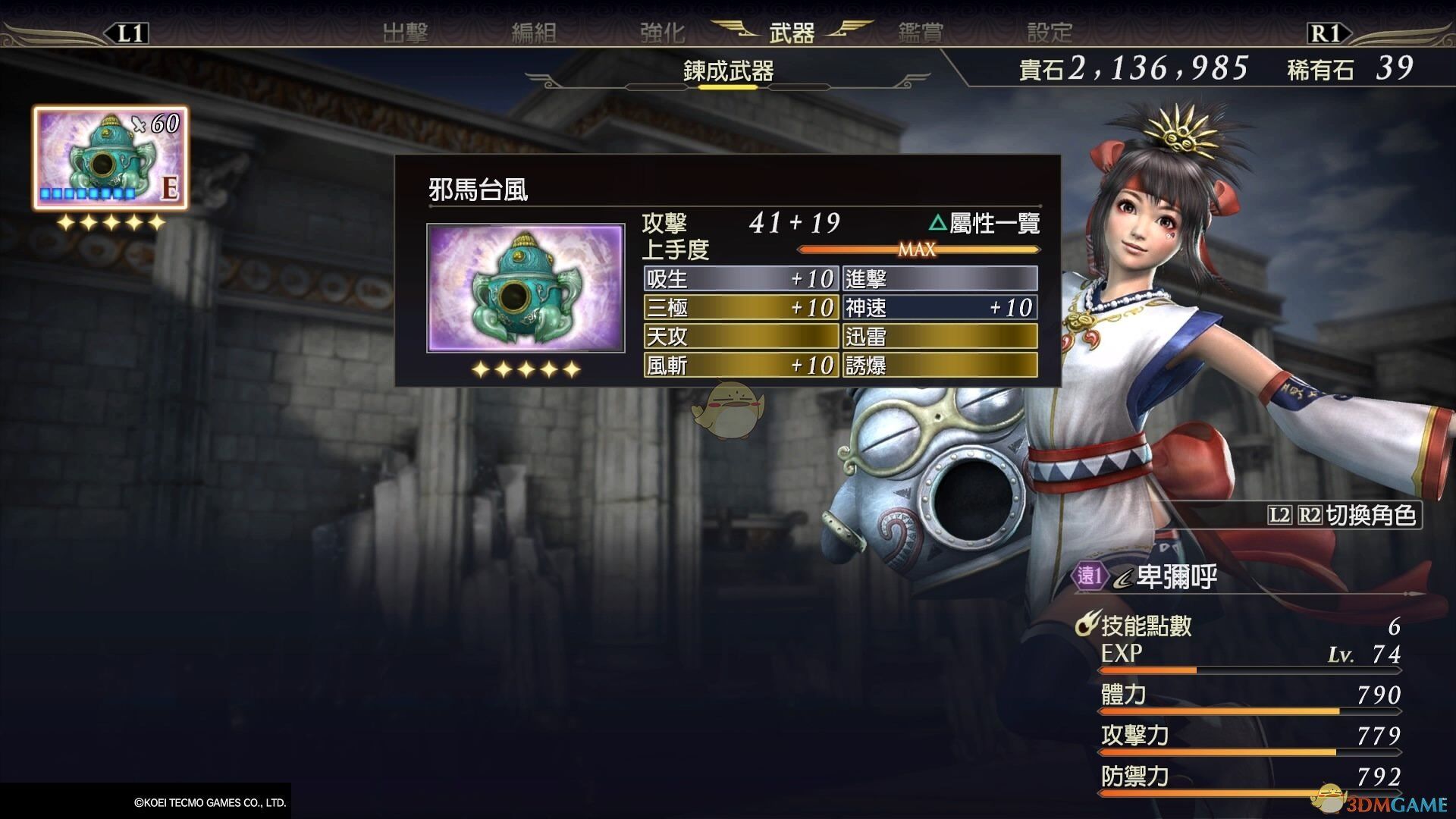
Task: Select the 鍊成武器 sub-tab
Action: click(728, 71)
